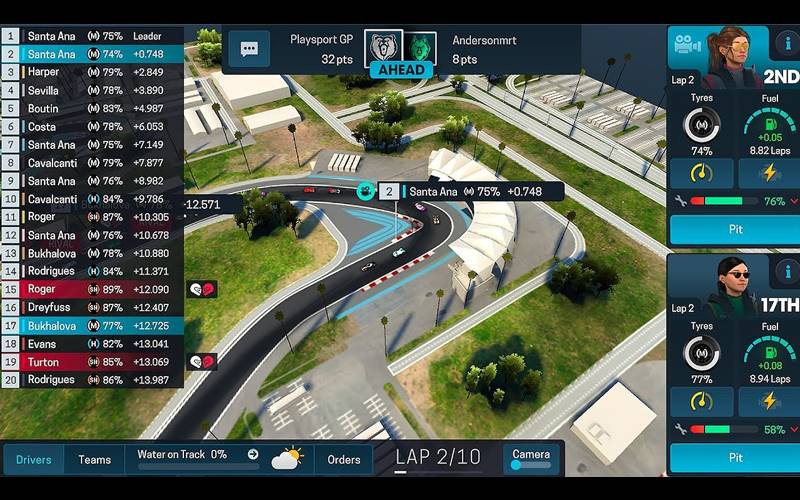Select Harper in the standings list
This screenshot has width=800, height=500.
[x=92, y=72]
